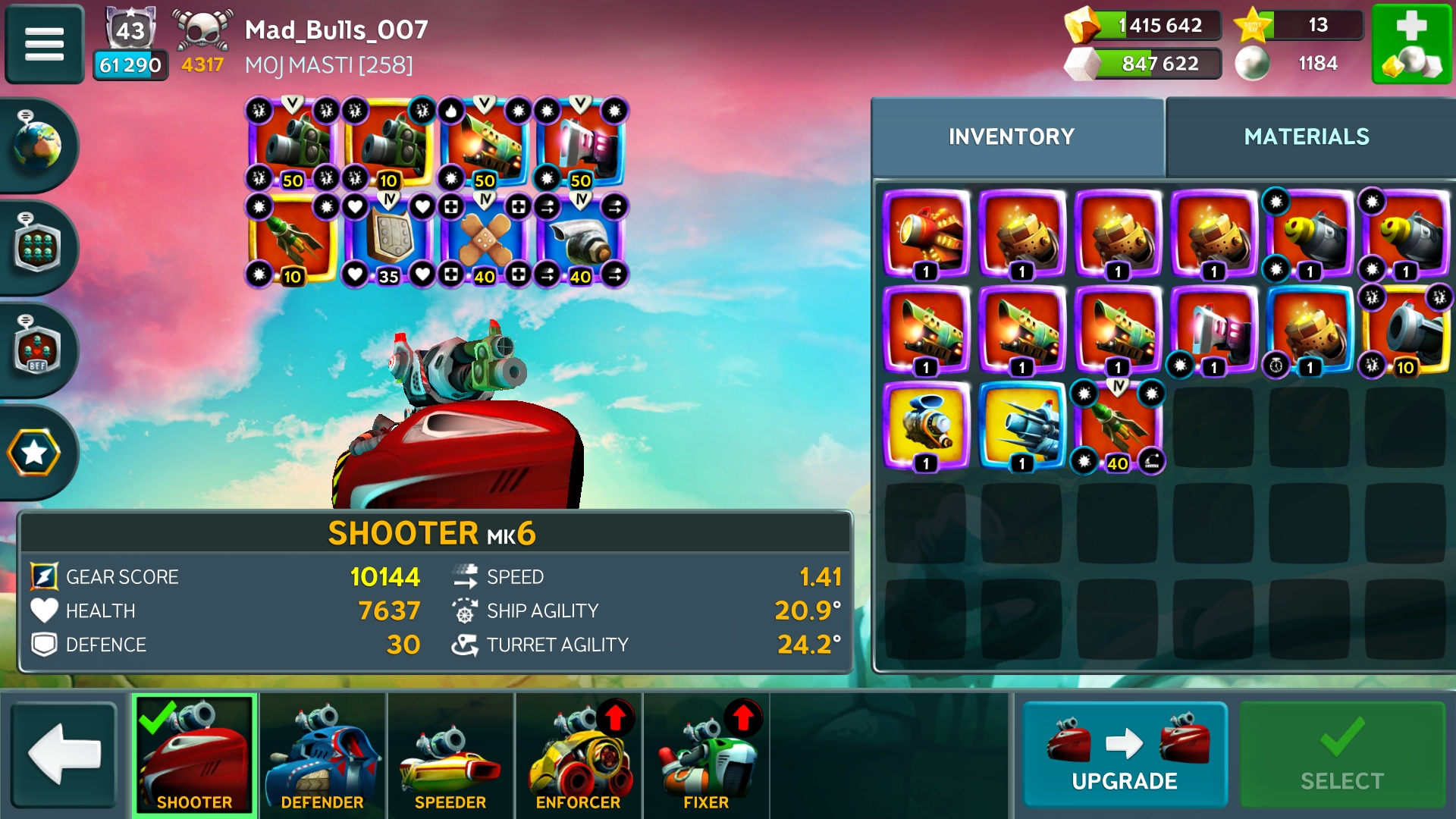Select the equipped shield item, level 35

pyautogui.click(x=388, y=240)
